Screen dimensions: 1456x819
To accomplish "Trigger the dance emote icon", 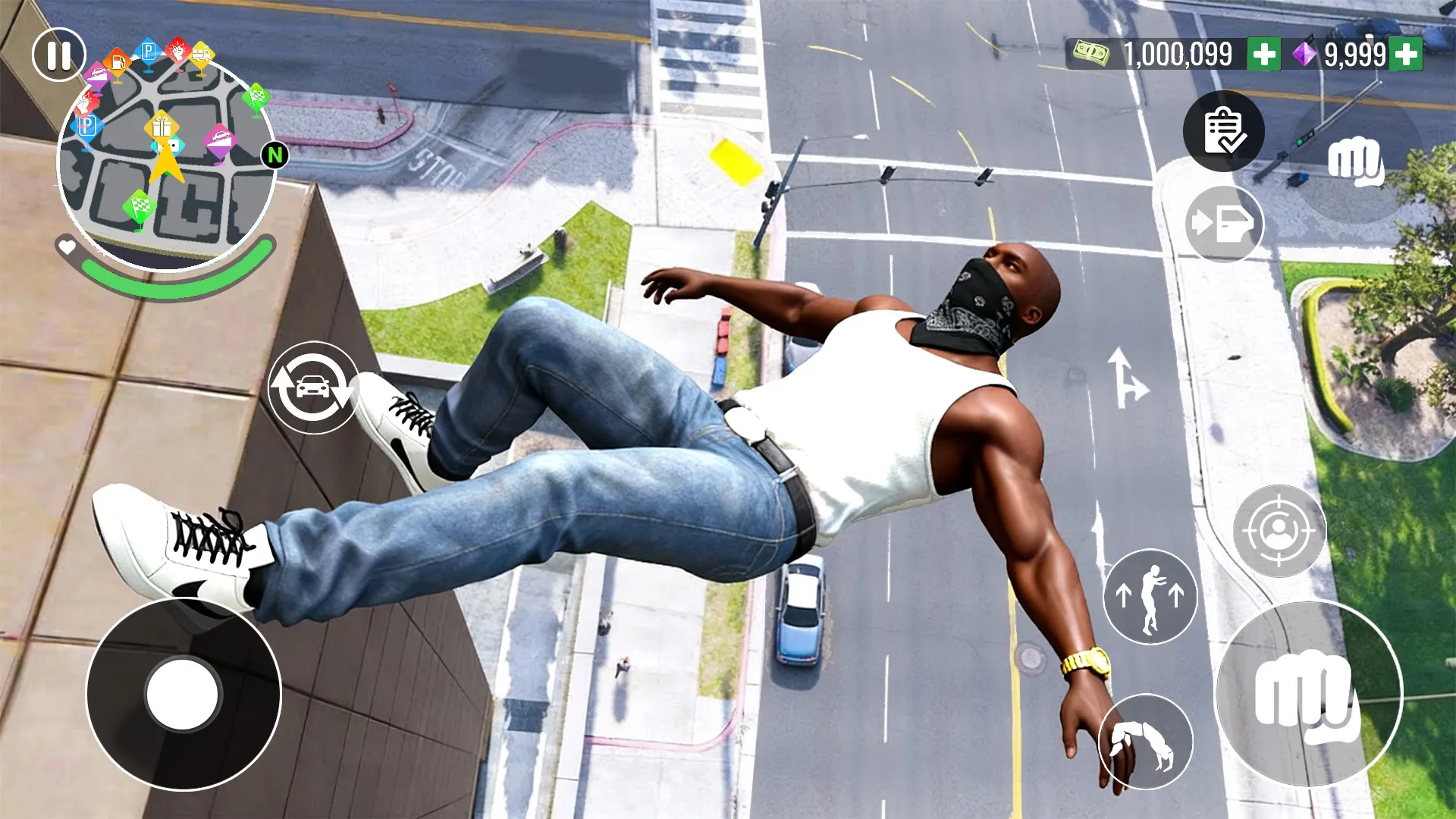I will pyautogui.click(x=1149, y=598).
